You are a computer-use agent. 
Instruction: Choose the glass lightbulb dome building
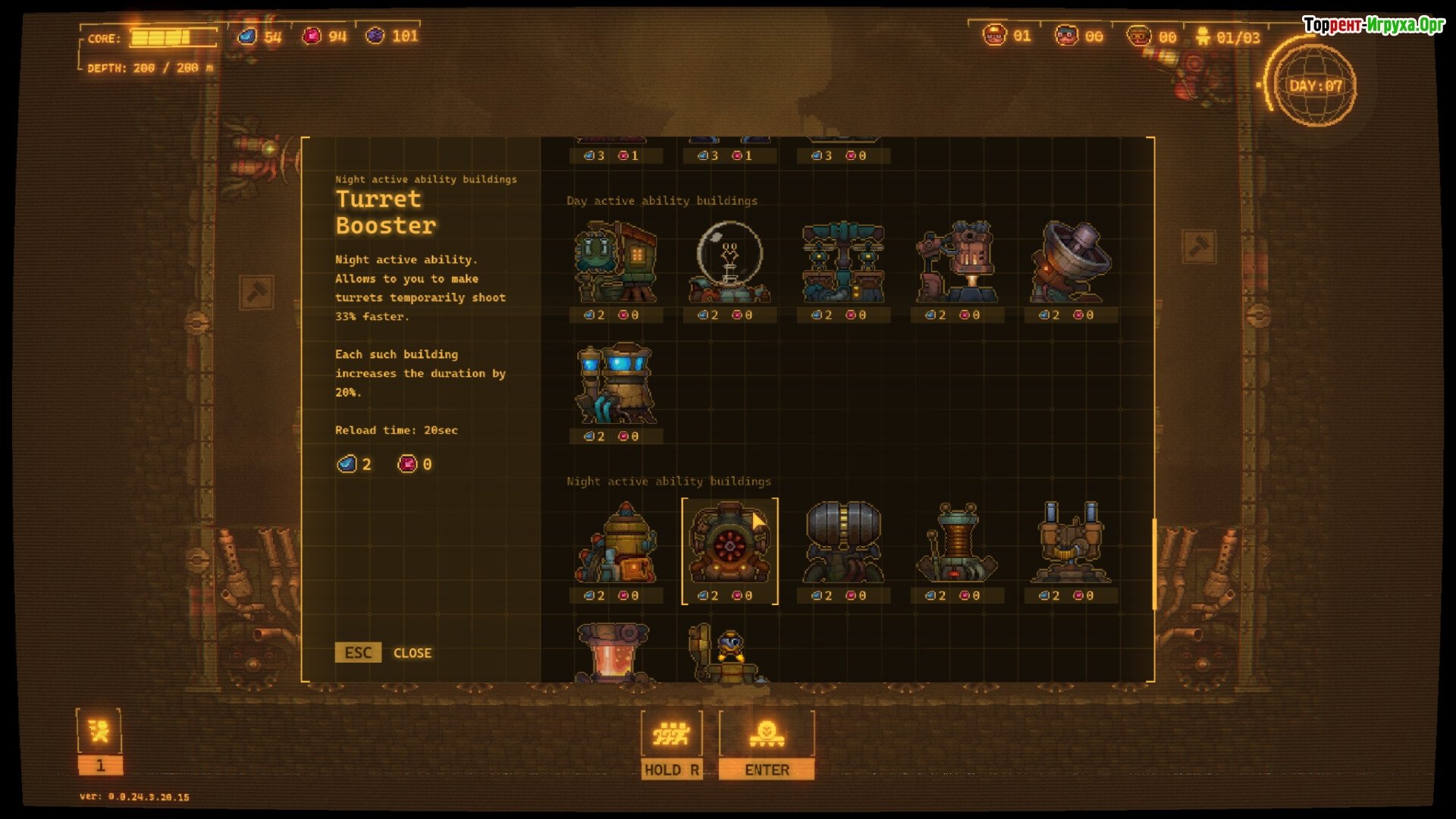pos(730,263)
